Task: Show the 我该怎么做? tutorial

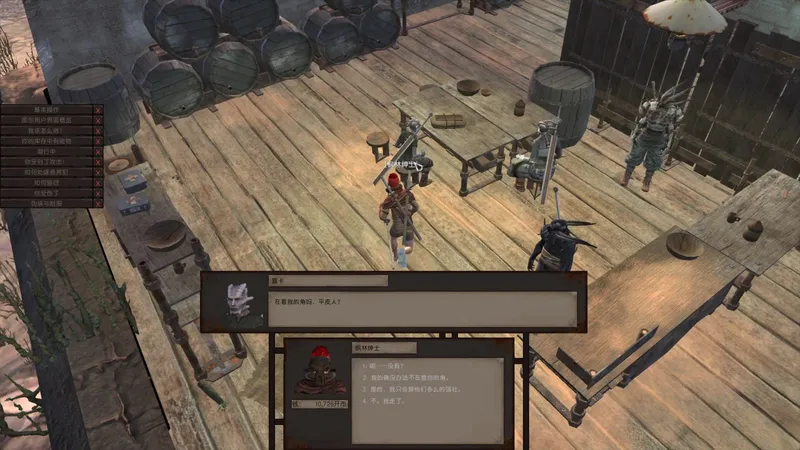Action: pos(47,130)
